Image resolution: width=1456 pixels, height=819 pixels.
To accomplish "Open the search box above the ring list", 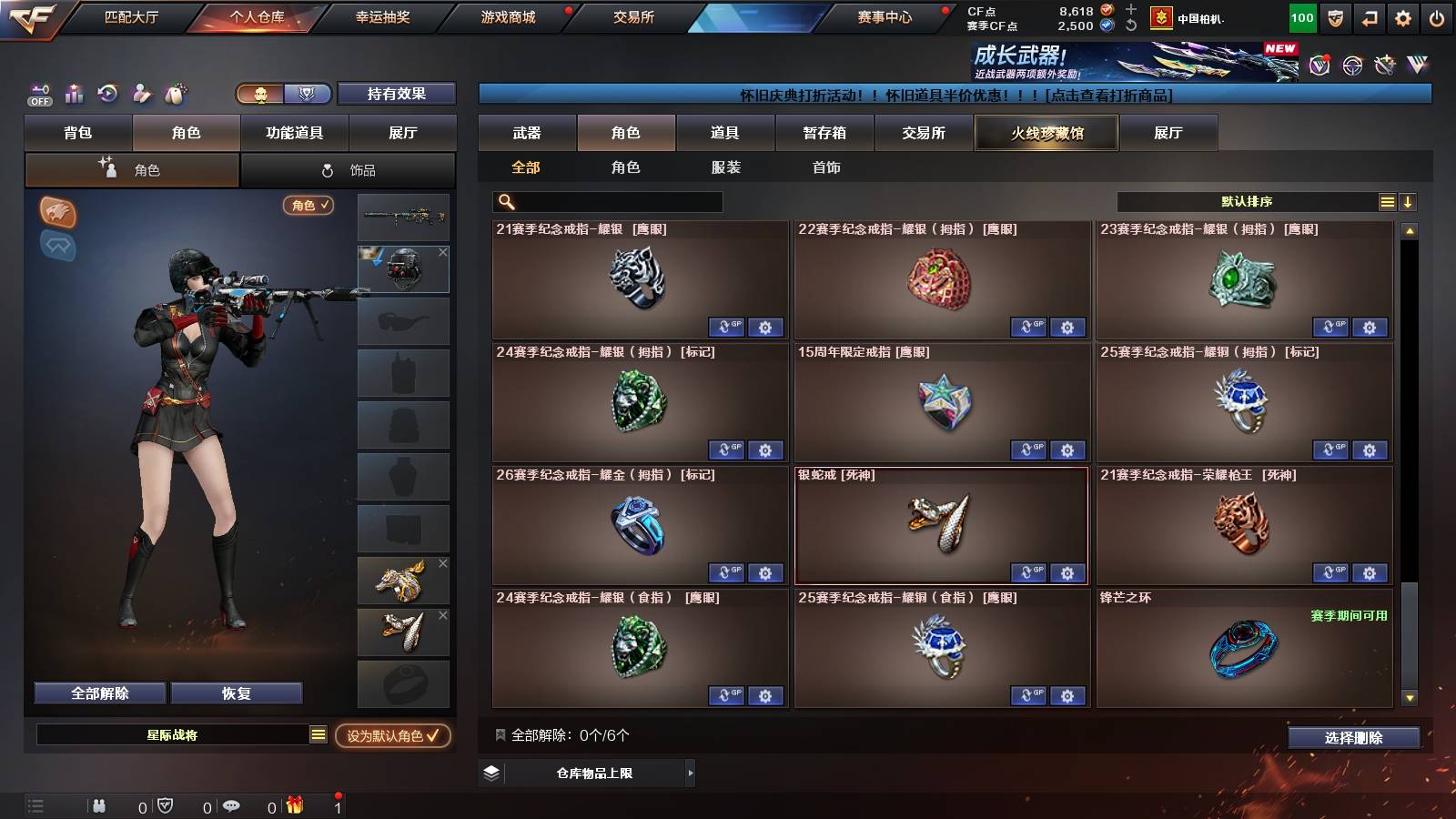I will pos(605,202).
